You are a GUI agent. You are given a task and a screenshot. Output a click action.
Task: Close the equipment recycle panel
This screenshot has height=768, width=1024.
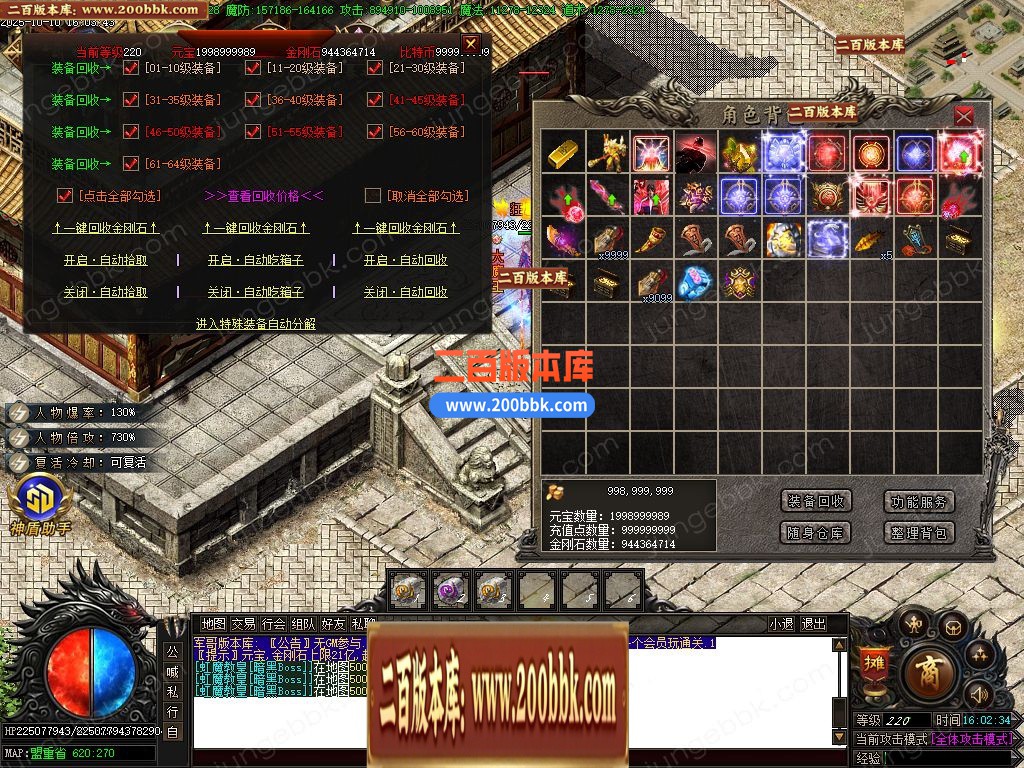[470, 43]
